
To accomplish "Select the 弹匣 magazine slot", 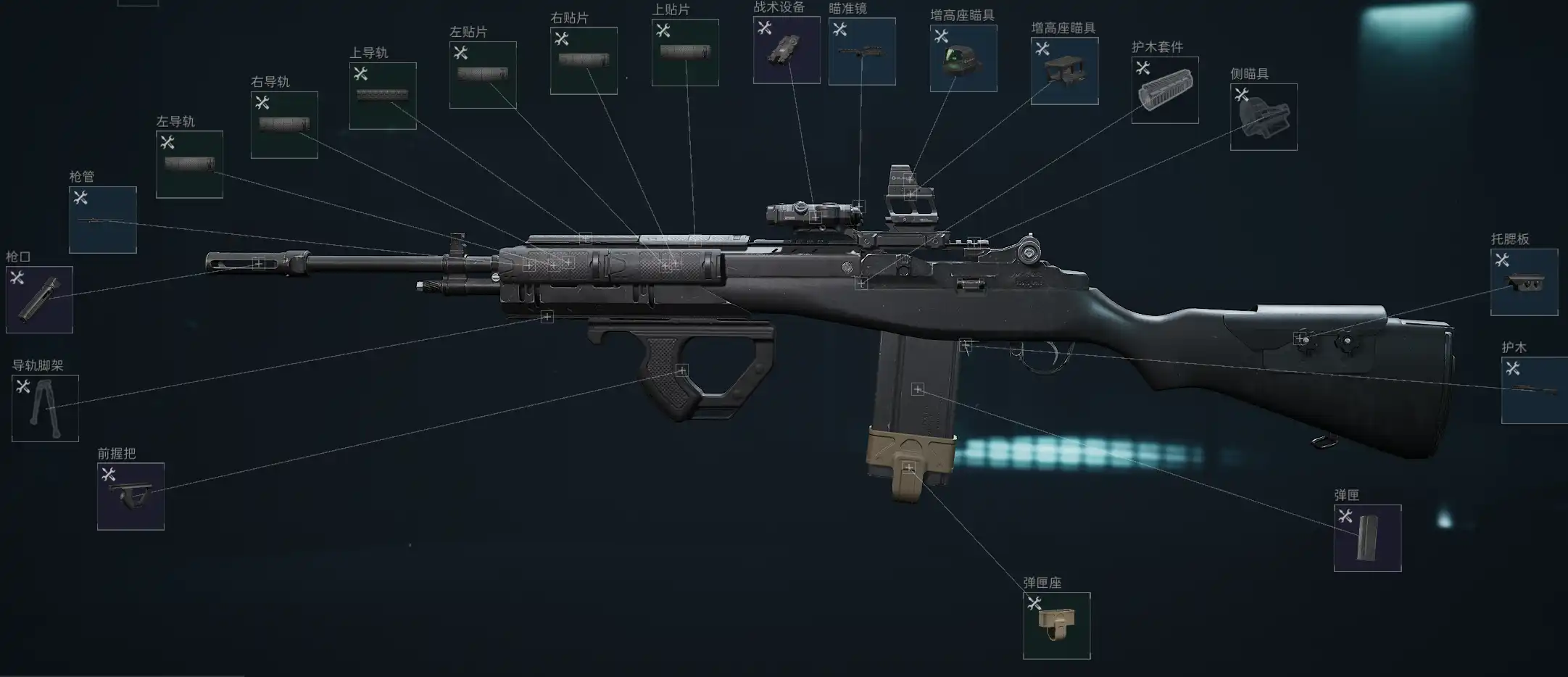I will (1367, 538).
